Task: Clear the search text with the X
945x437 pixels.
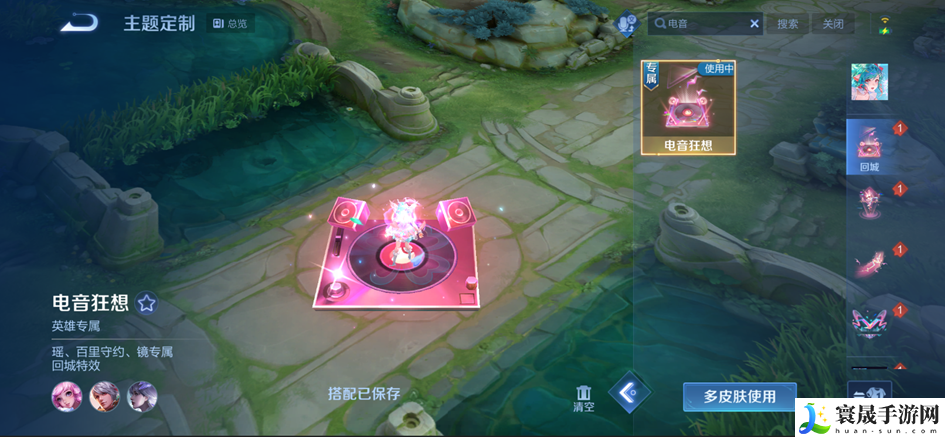Action: pos(754,23)
